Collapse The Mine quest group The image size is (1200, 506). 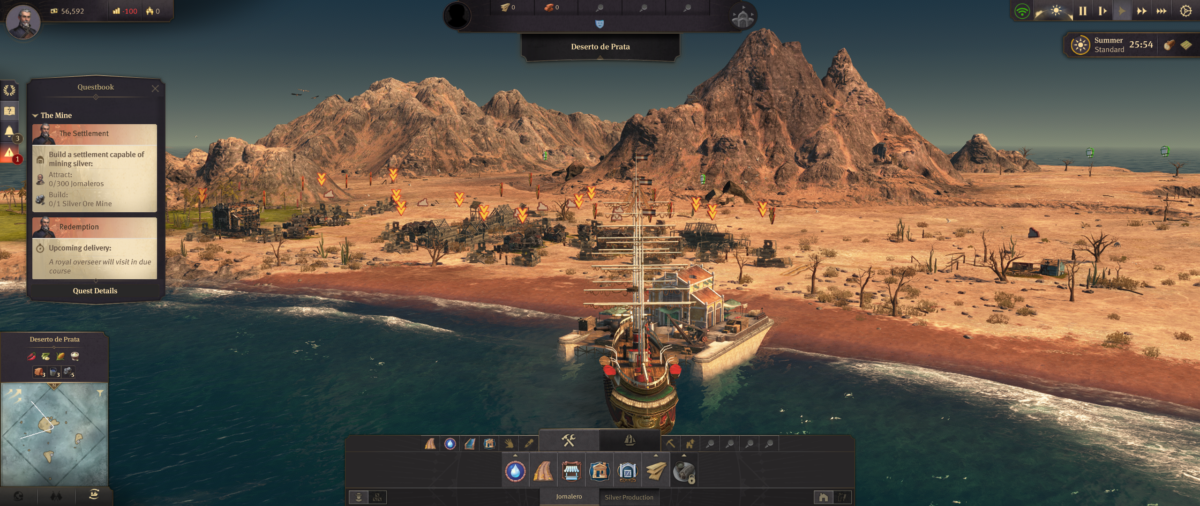(35, 115)
